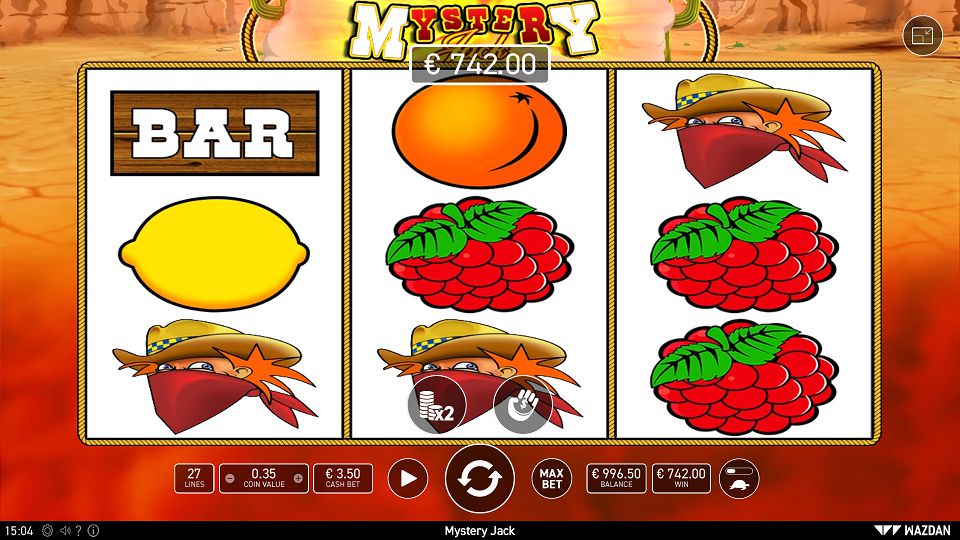The image size is (960, 540).
Task: Open help via the question mark icon
Action: pos(80,531)
